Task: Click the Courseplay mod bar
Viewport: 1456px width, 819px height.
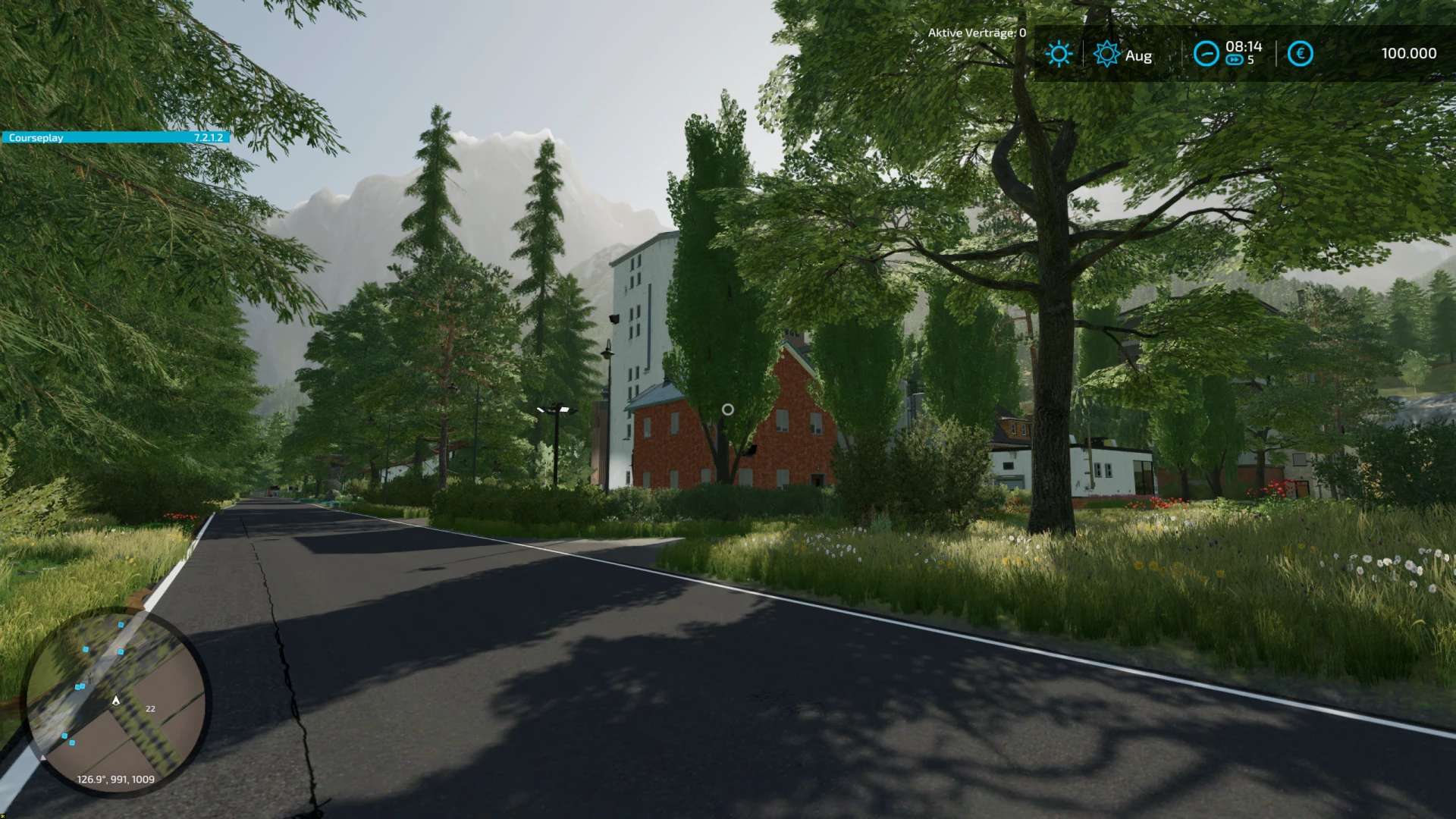Action: click(x=115, y=137)
